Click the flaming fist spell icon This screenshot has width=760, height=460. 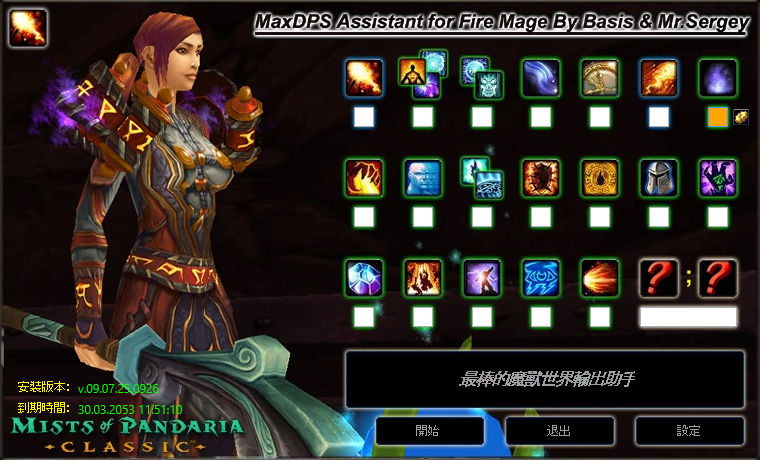coord(364,178)
